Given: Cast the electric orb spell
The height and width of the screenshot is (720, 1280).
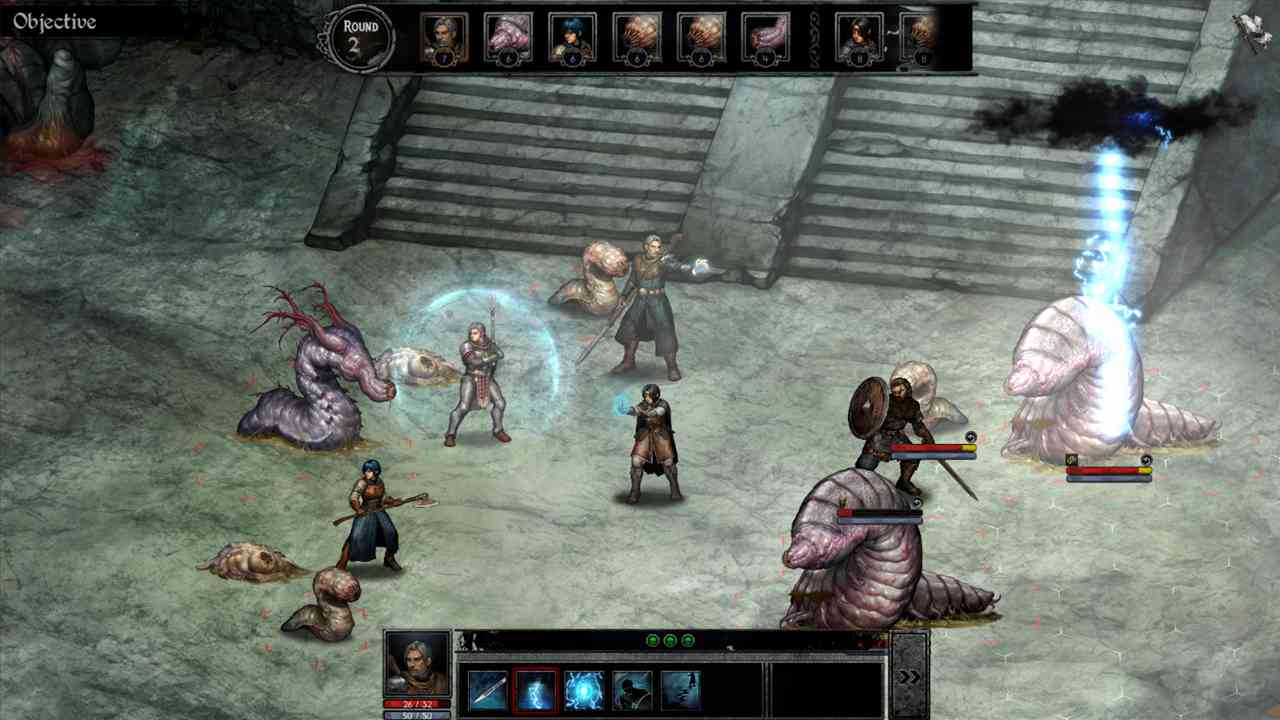Looking at the screenshot, I should coord(584,690).
